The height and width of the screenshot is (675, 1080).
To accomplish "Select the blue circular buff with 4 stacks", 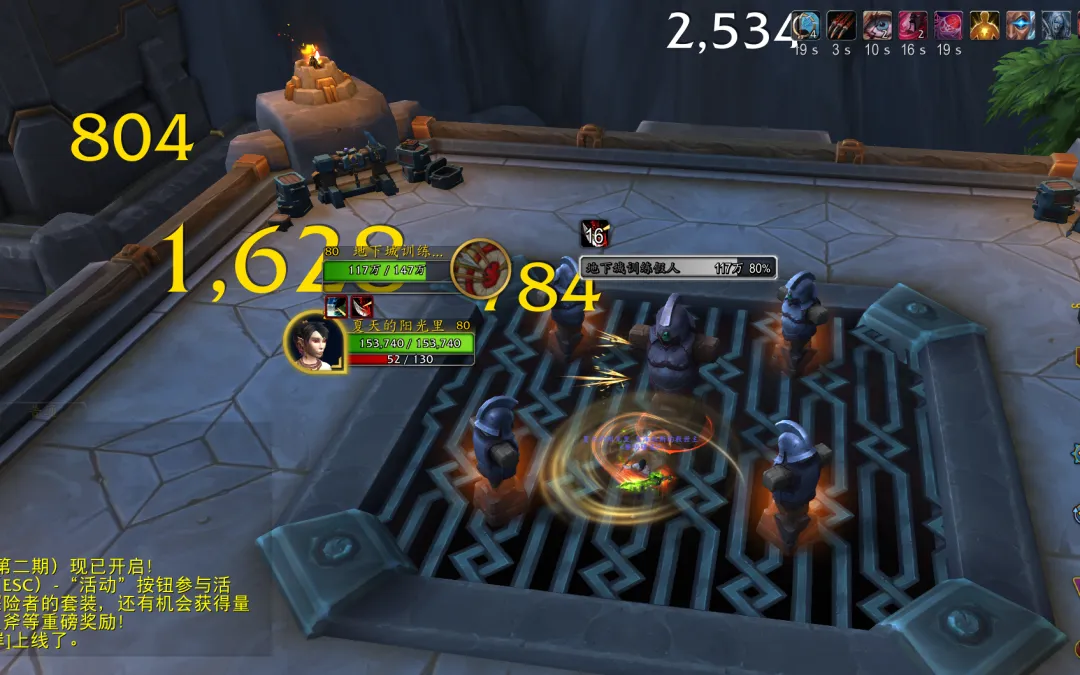I will coord(807,25).
